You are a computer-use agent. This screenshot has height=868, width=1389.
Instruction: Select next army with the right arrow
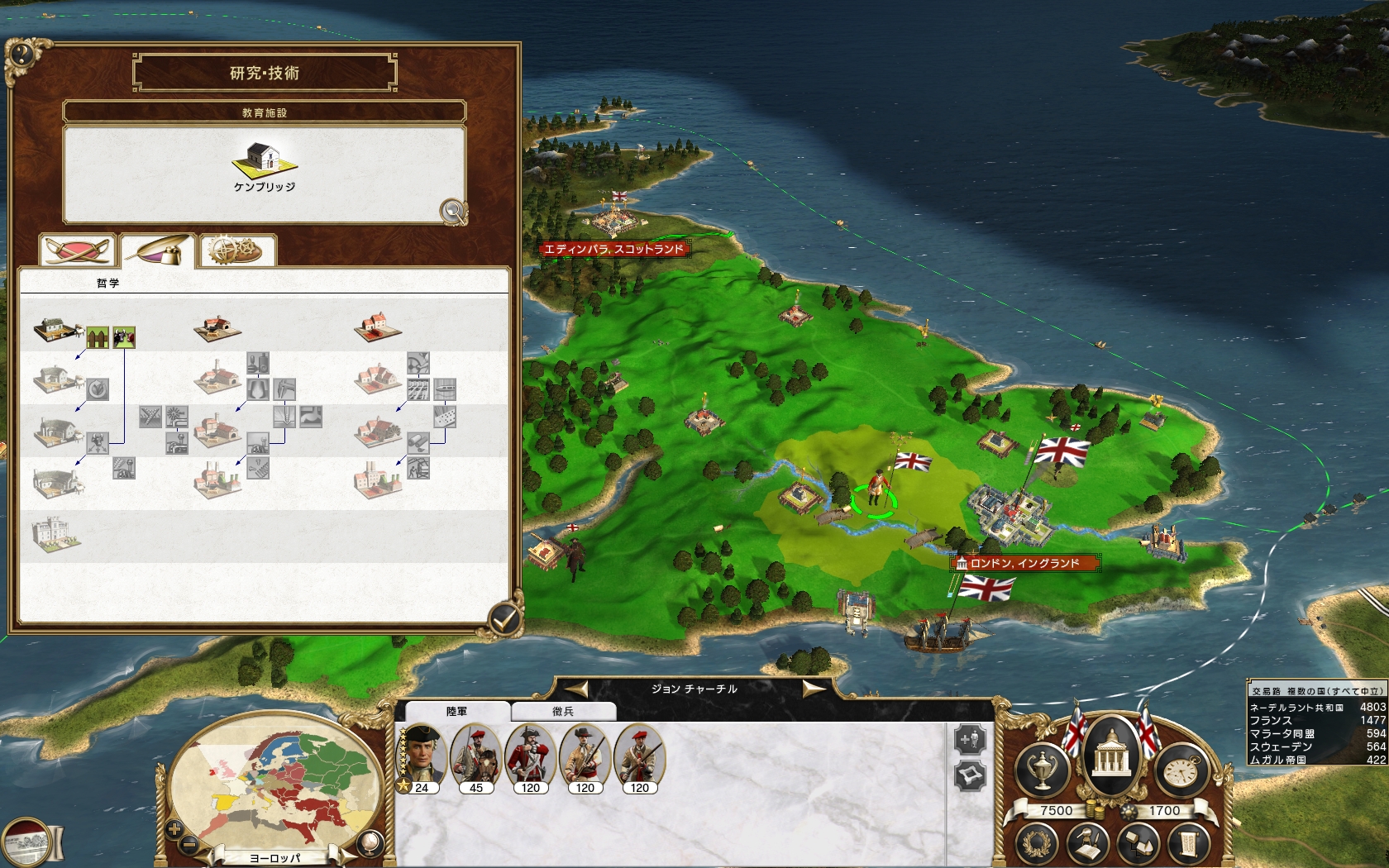click(813, 689)
